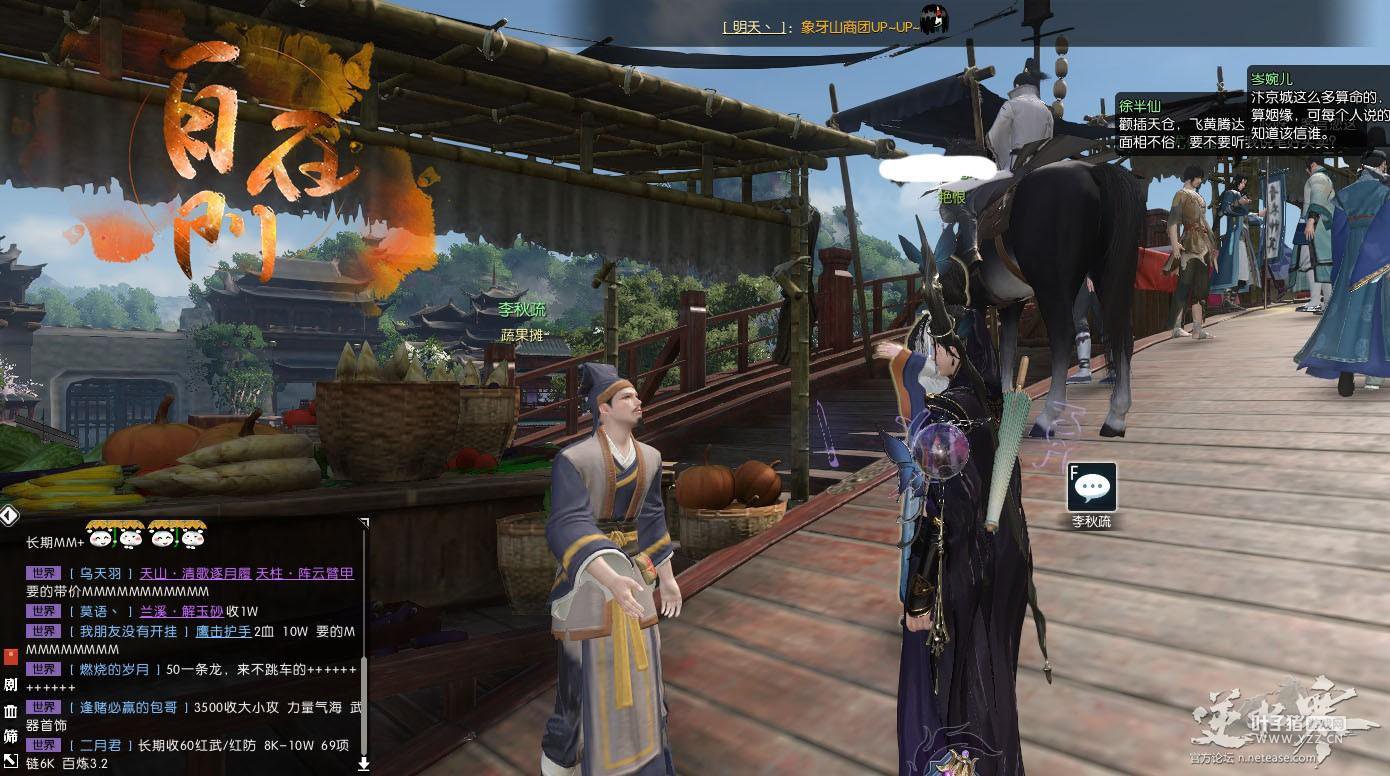Click the chat panel's top-right corner handle
This screenshot has height=776, width=1390.
click(364, 522)
